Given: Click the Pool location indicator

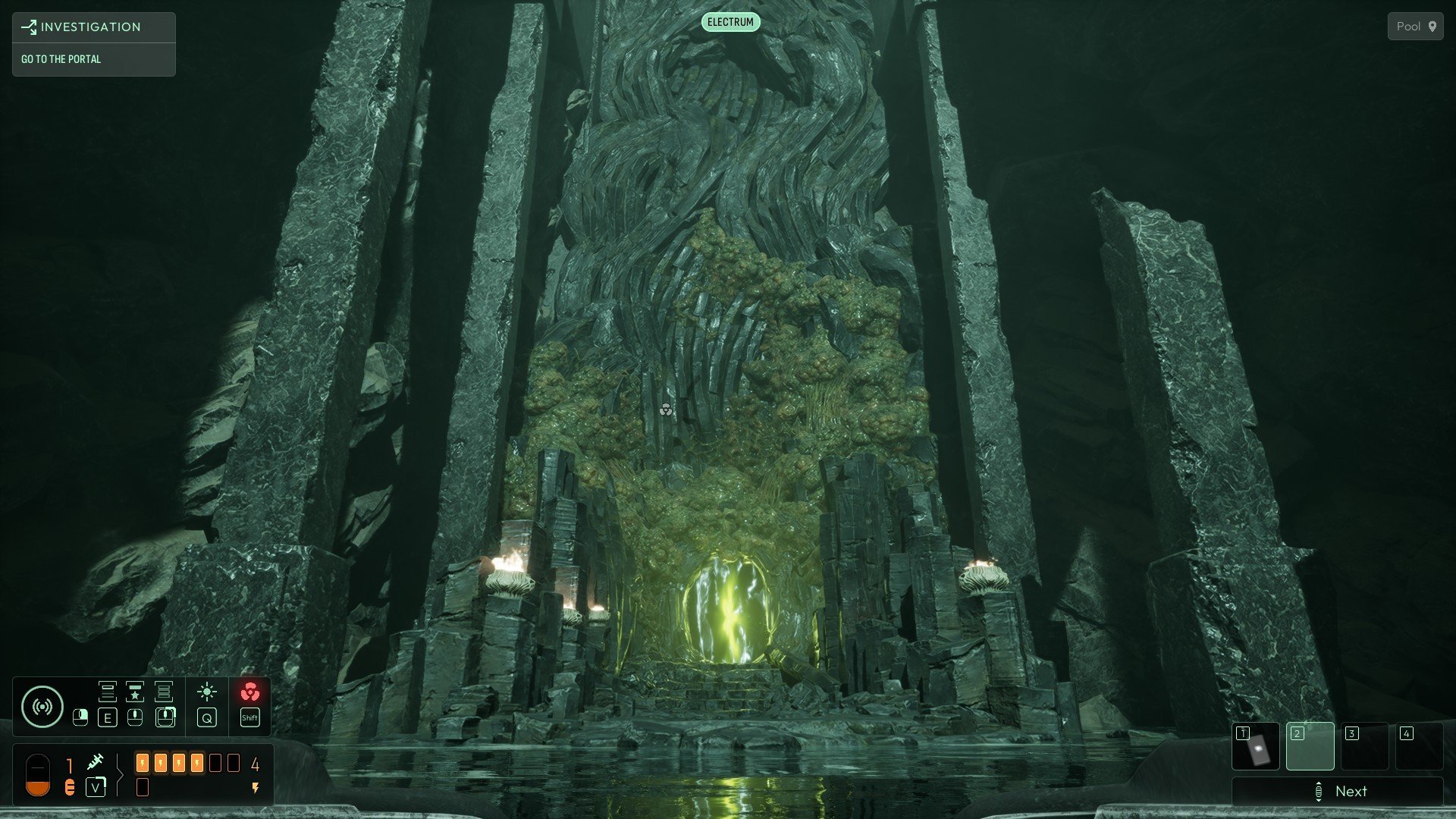Looking at the screenshot, I should click(1415, 27).
